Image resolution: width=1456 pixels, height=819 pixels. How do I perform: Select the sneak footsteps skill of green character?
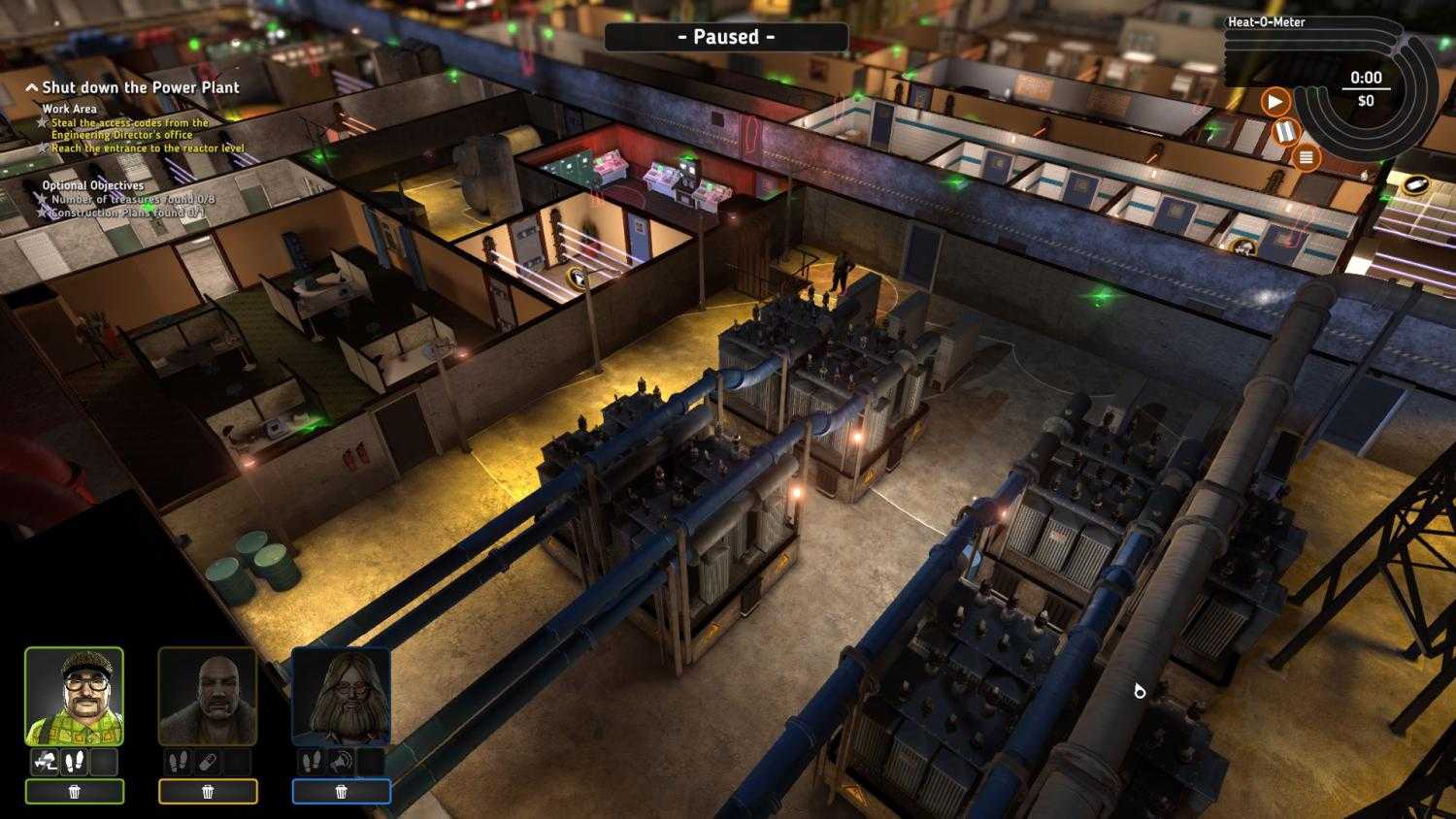(x=73, y=762)
